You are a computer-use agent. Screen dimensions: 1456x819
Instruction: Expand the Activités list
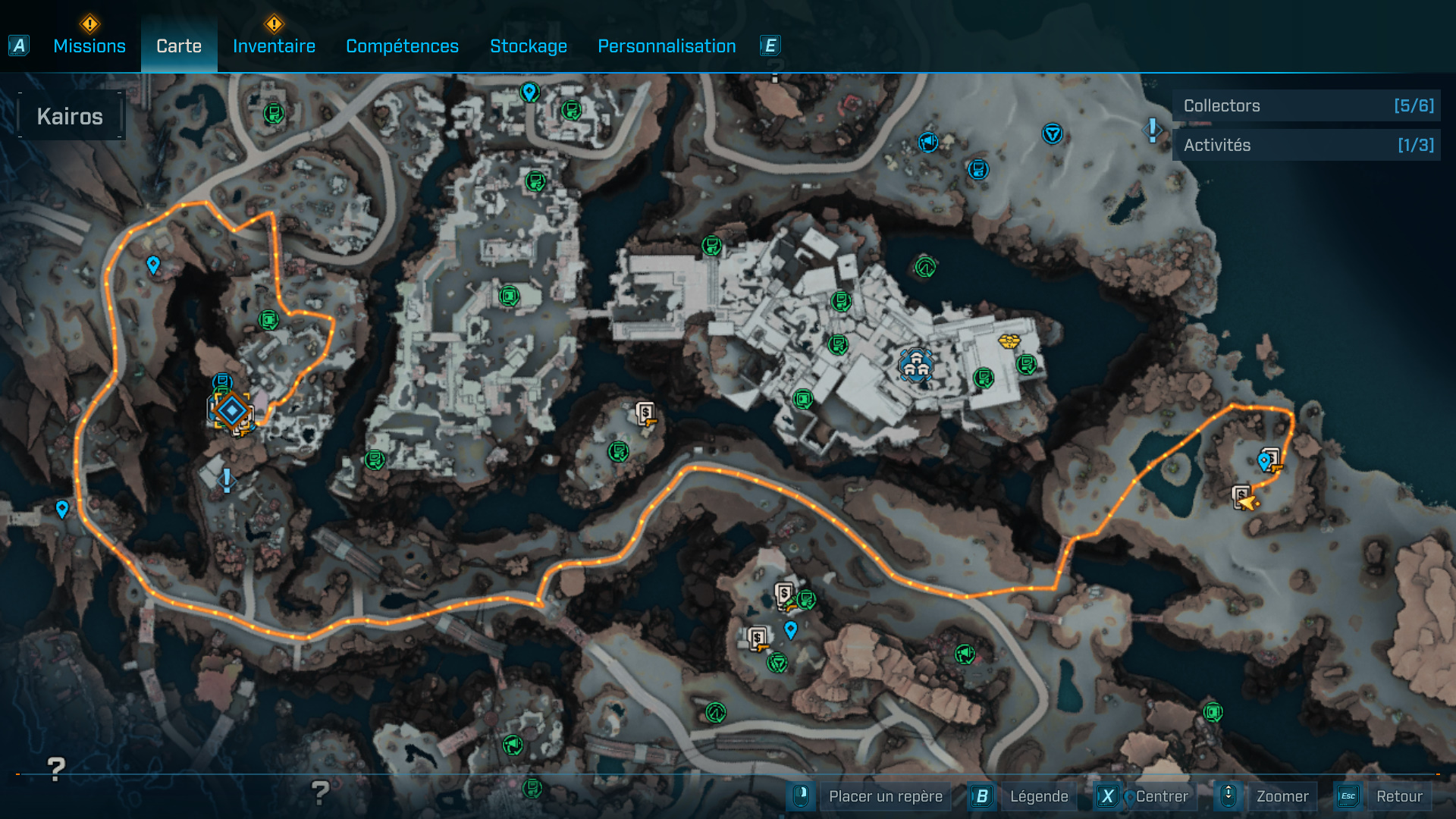(x=1306, y=145)
